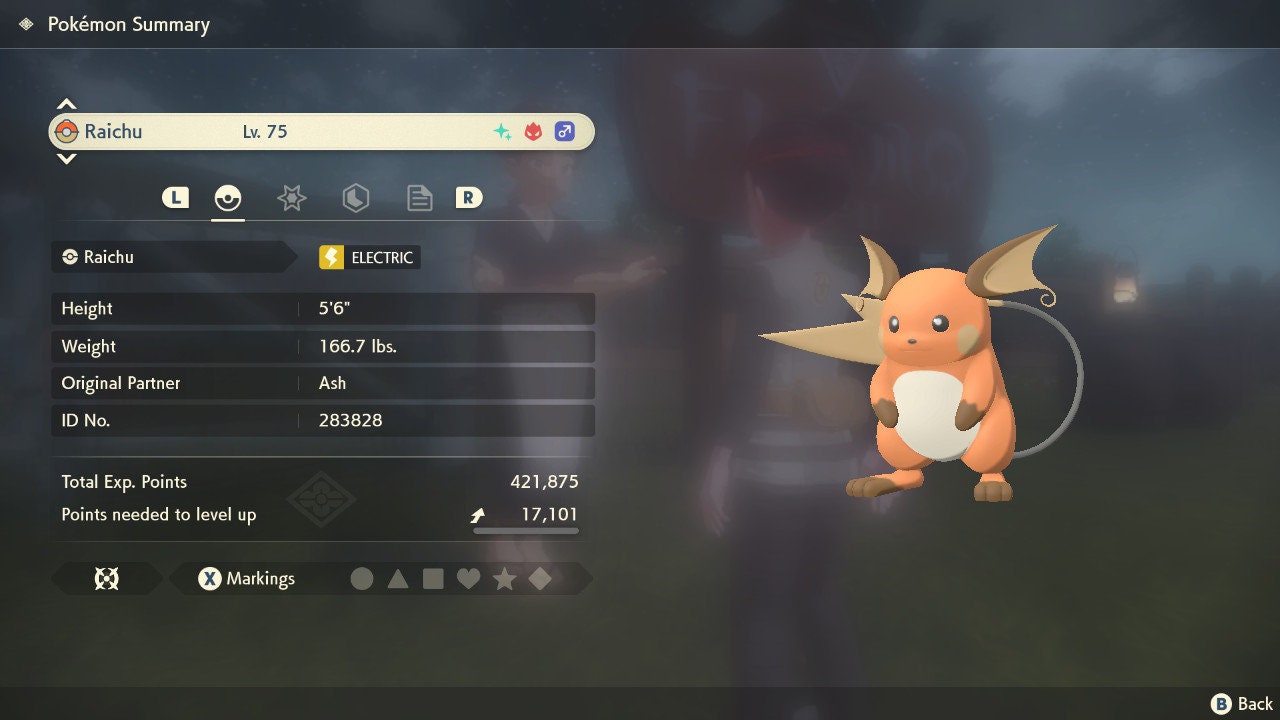The image size is (1280, 720).
Task: Toggle the star marking
Action: tap(504, 578)
